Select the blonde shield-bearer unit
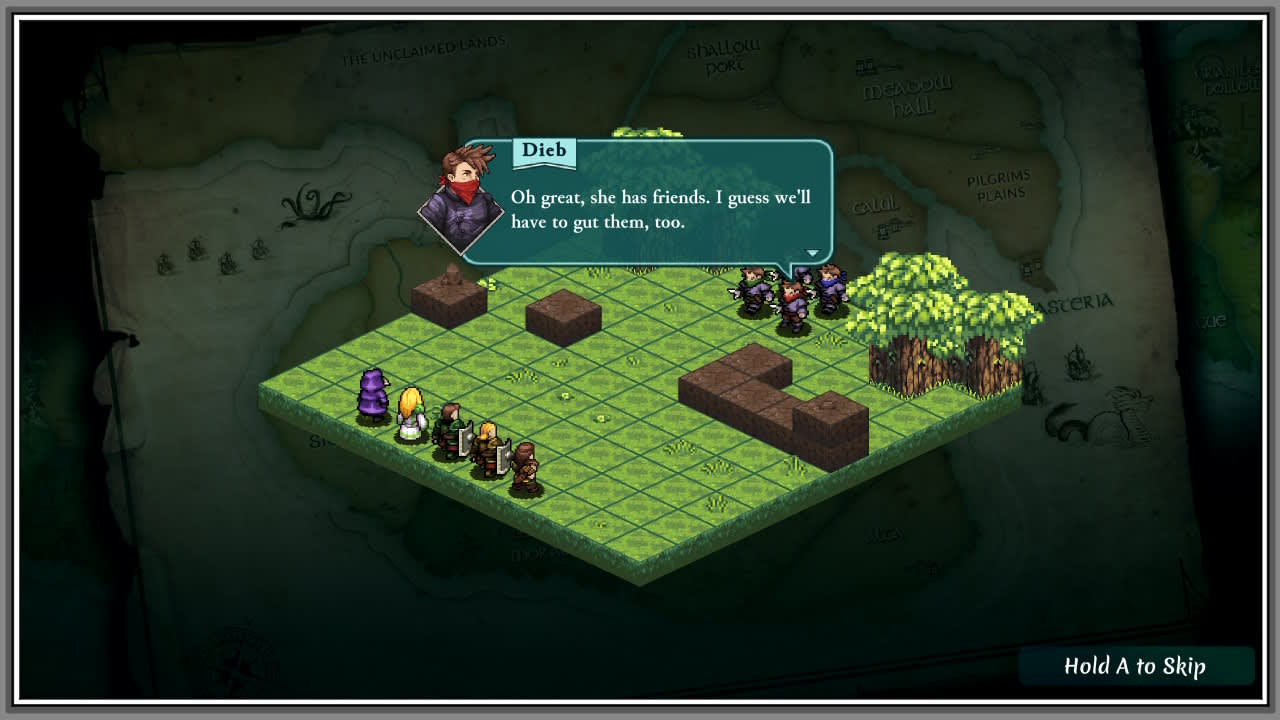Screen dimensions: 1280x720 pos(486,448)
